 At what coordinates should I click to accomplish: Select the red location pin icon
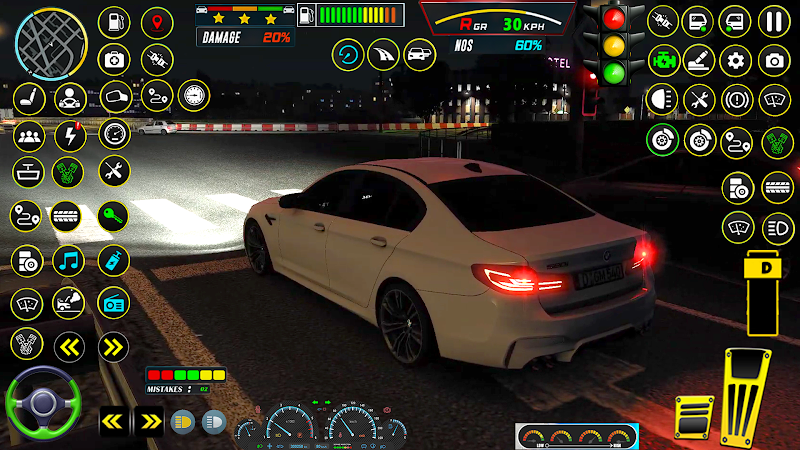click(x=156, y=22)
